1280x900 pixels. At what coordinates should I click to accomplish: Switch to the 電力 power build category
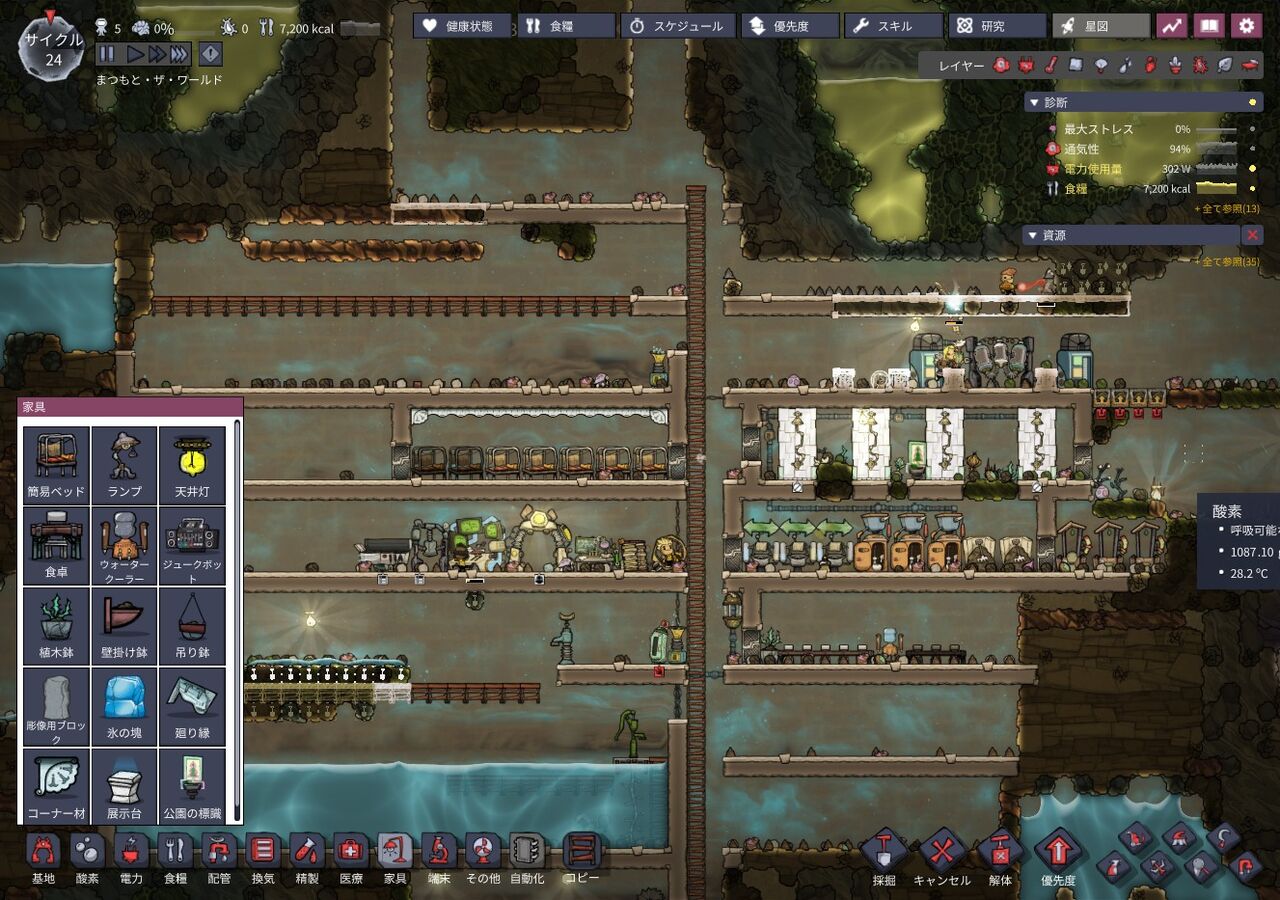(x=131, y=859)
